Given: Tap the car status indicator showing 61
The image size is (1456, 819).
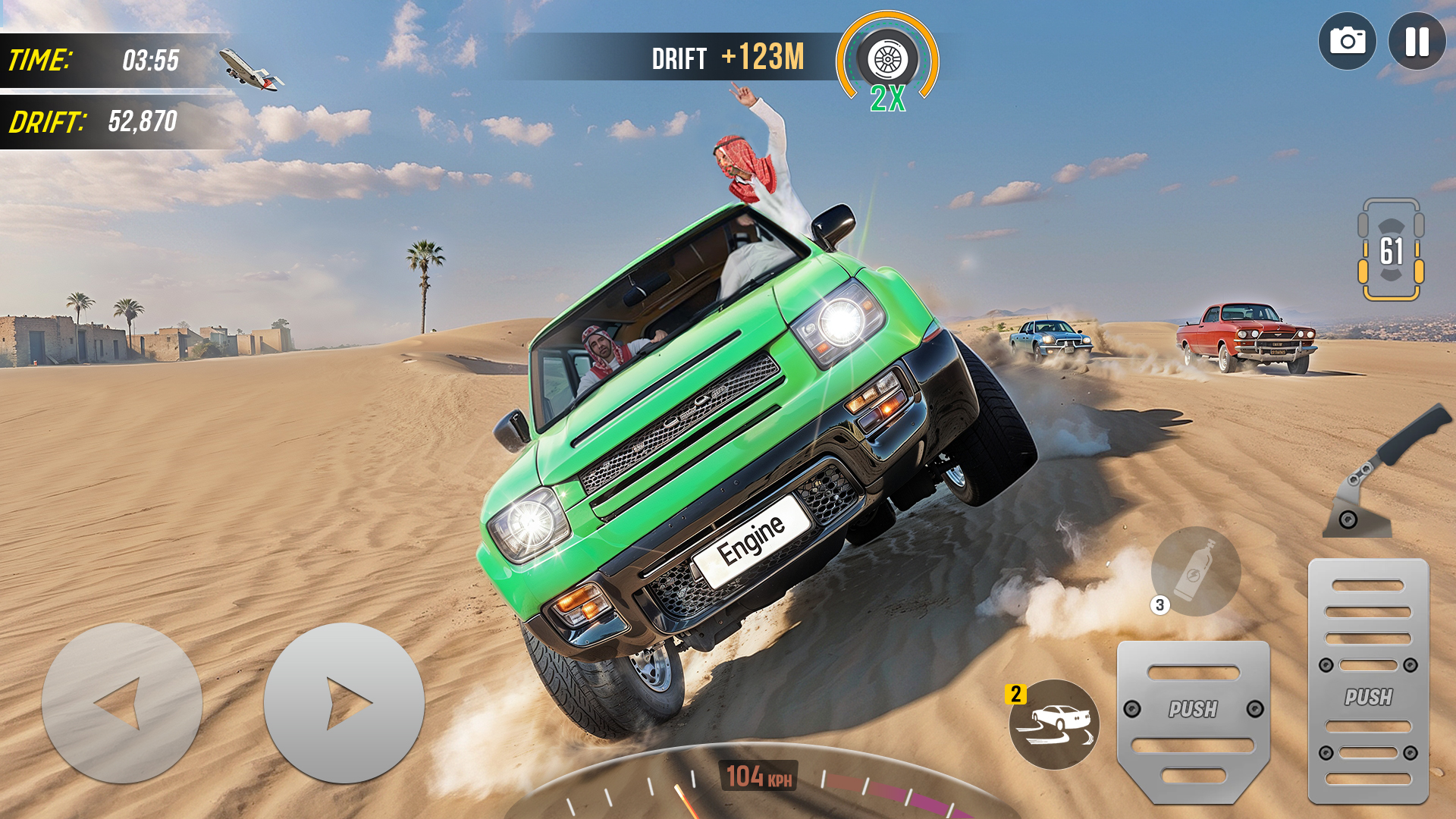Looking at the screenshot, I should [x=1390, y=250].
